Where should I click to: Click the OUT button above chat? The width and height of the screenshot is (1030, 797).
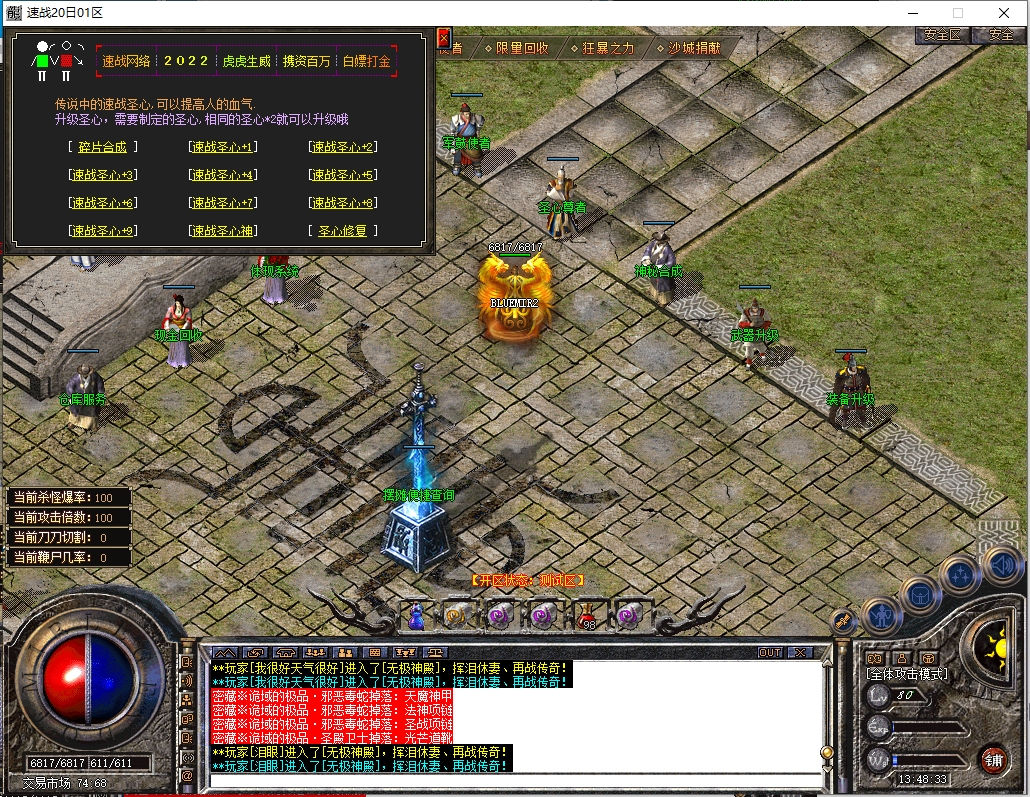[769, 652]
